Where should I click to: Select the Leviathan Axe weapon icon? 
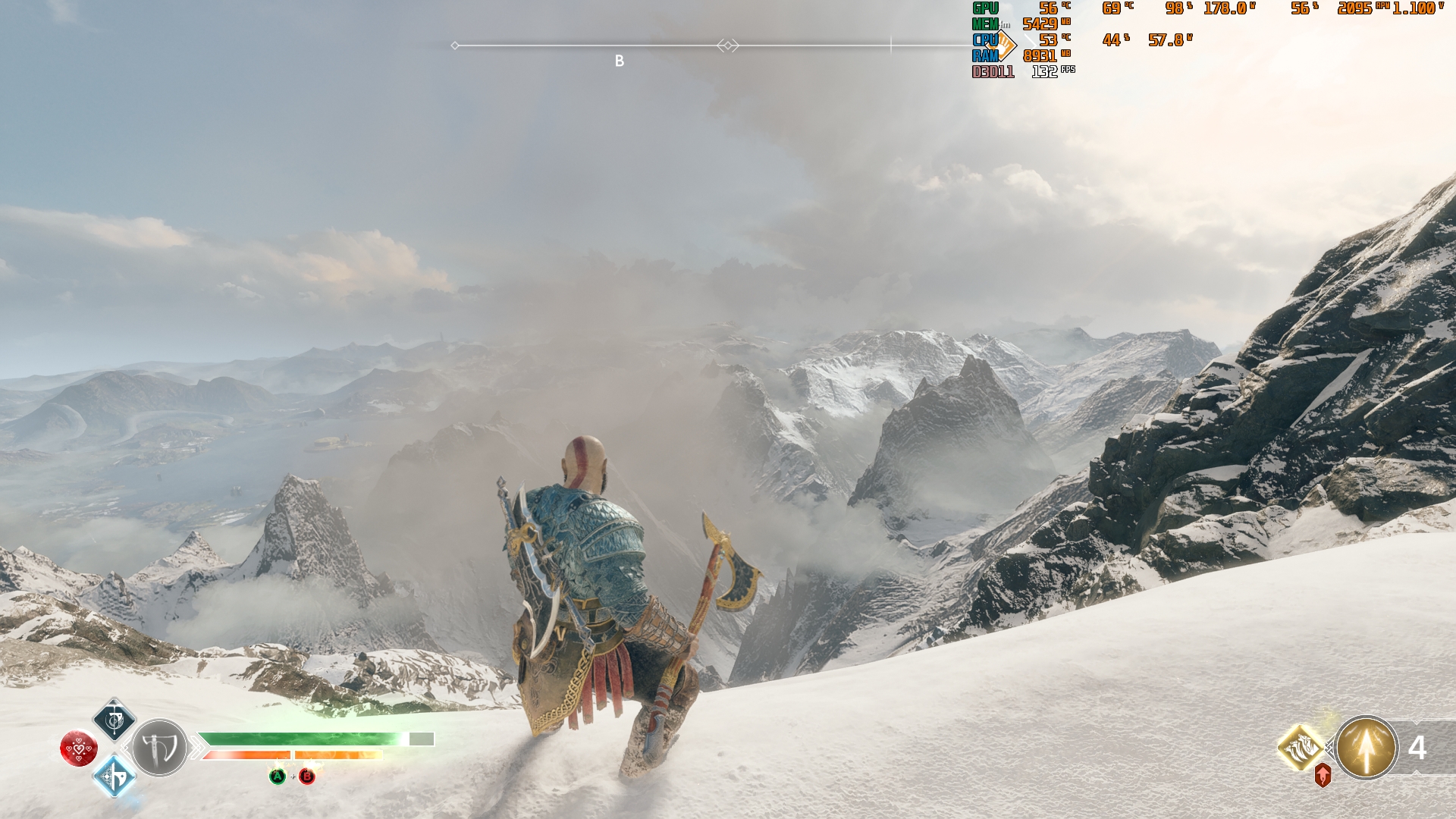tap(159, 748)
